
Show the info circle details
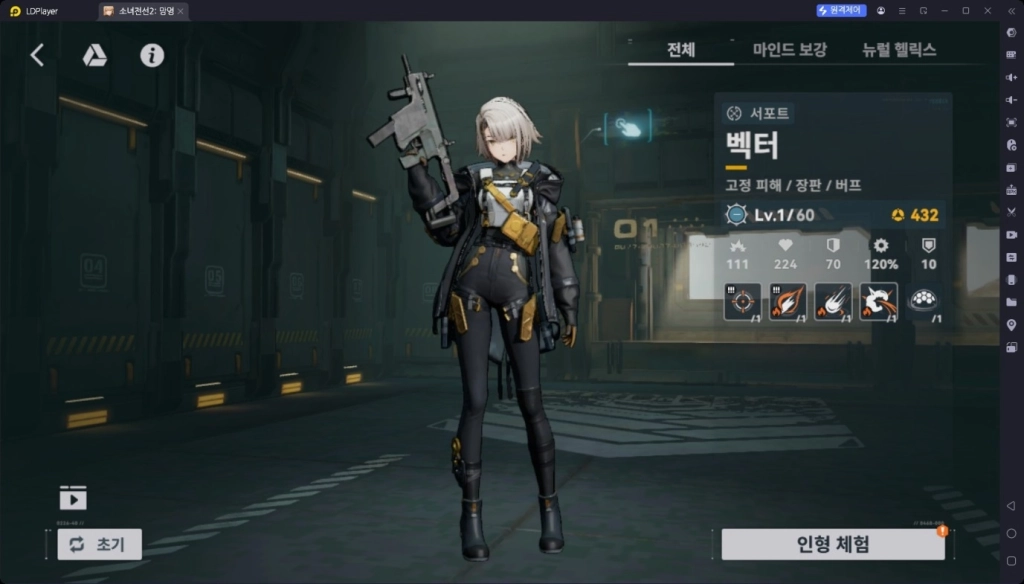[152, 56]
